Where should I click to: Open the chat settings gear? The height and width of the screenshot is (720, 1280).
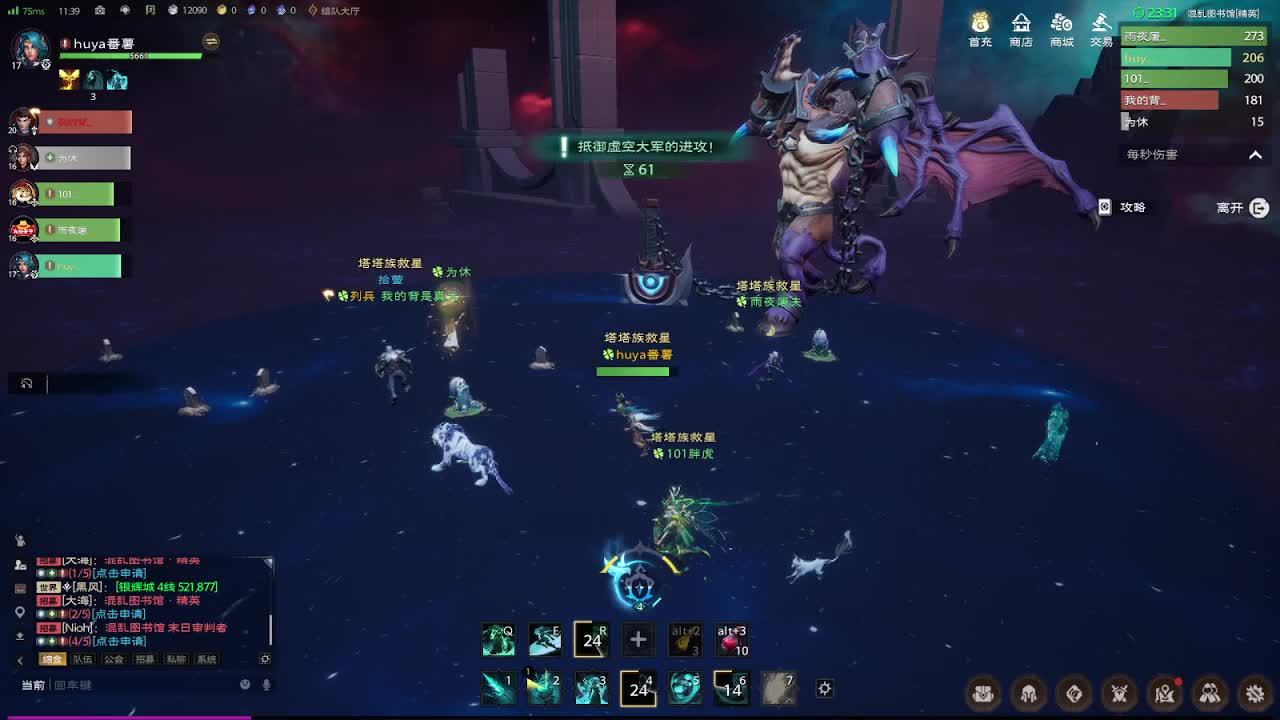265,660
